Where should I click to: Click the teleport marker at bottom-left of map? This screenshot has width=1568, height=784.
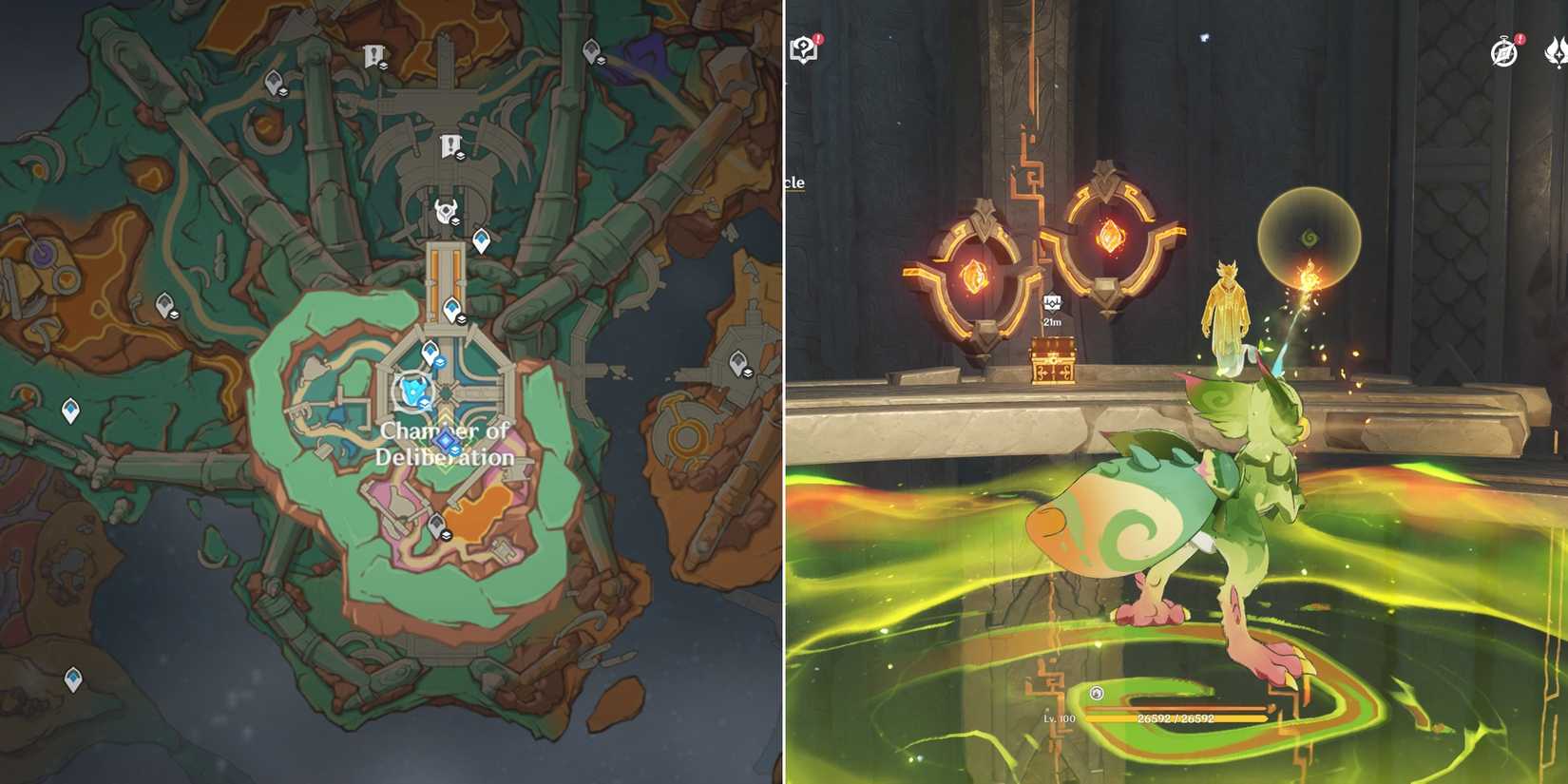pos(71,679)
